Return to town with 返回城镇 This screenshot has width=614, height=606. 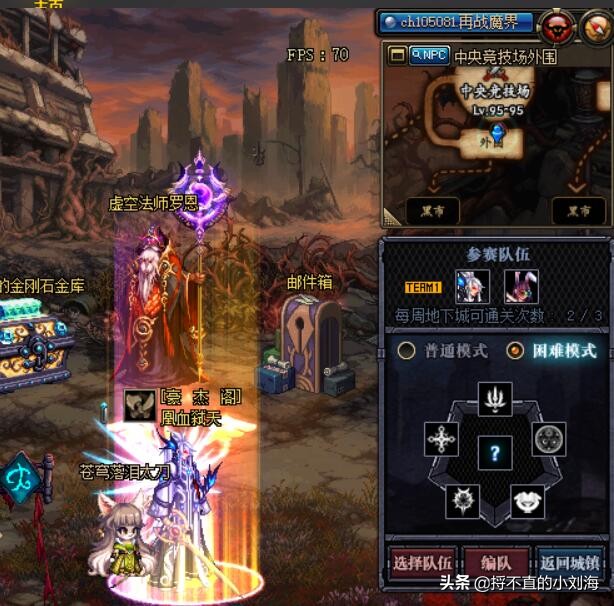tap(569, 562)
